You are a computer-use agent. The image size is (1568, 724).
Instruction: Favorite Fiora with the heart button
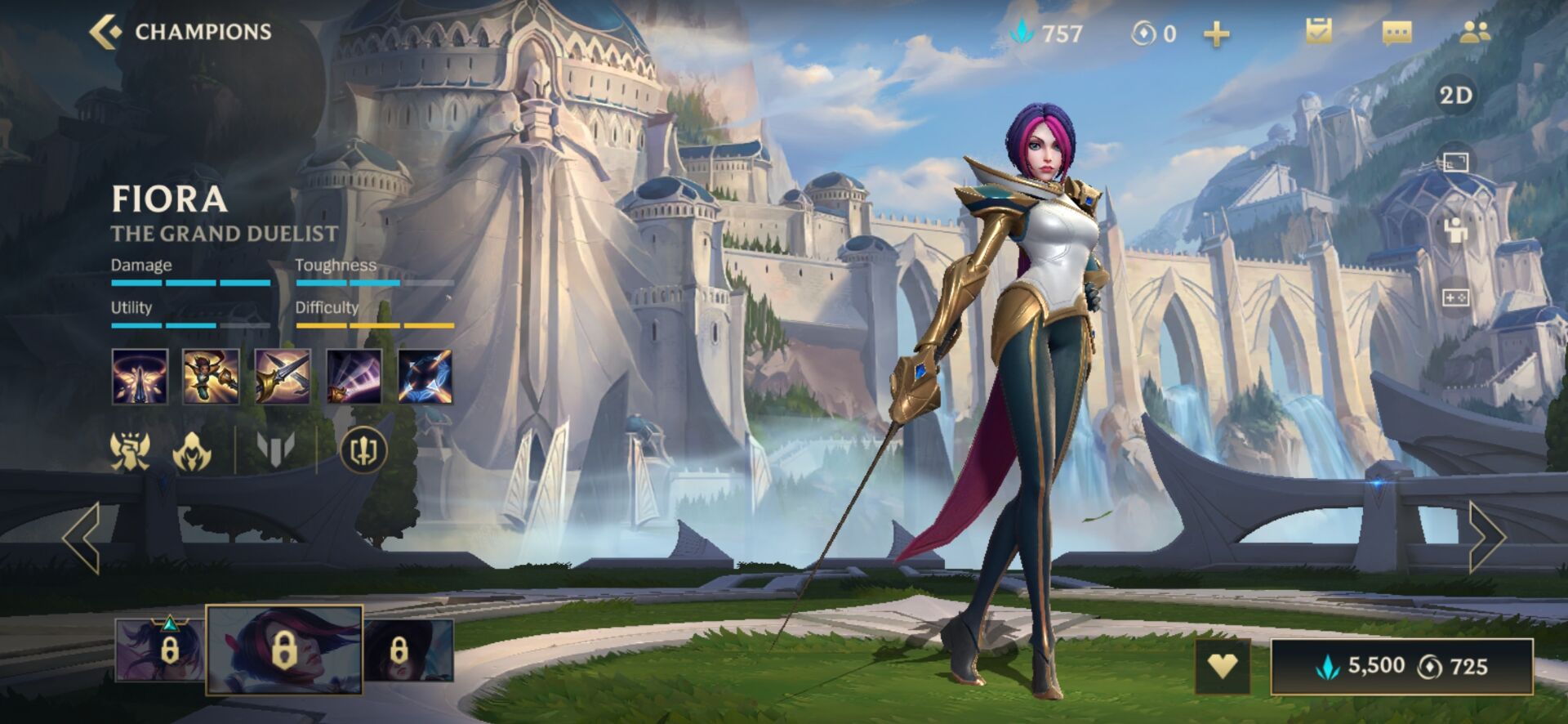tap(1222, 666)
